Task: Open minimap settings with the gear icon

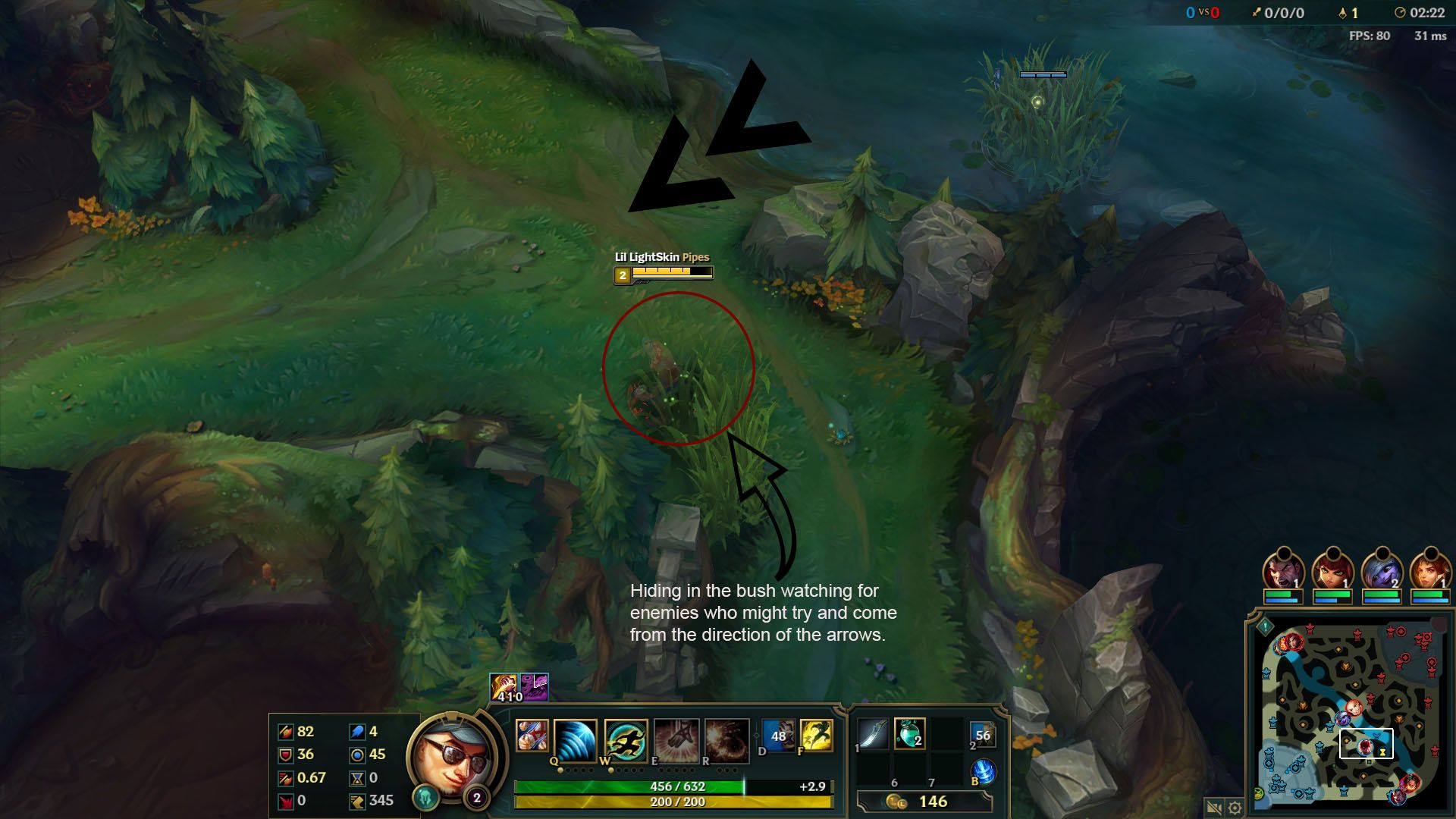Action: click(x=1235, y=805)
